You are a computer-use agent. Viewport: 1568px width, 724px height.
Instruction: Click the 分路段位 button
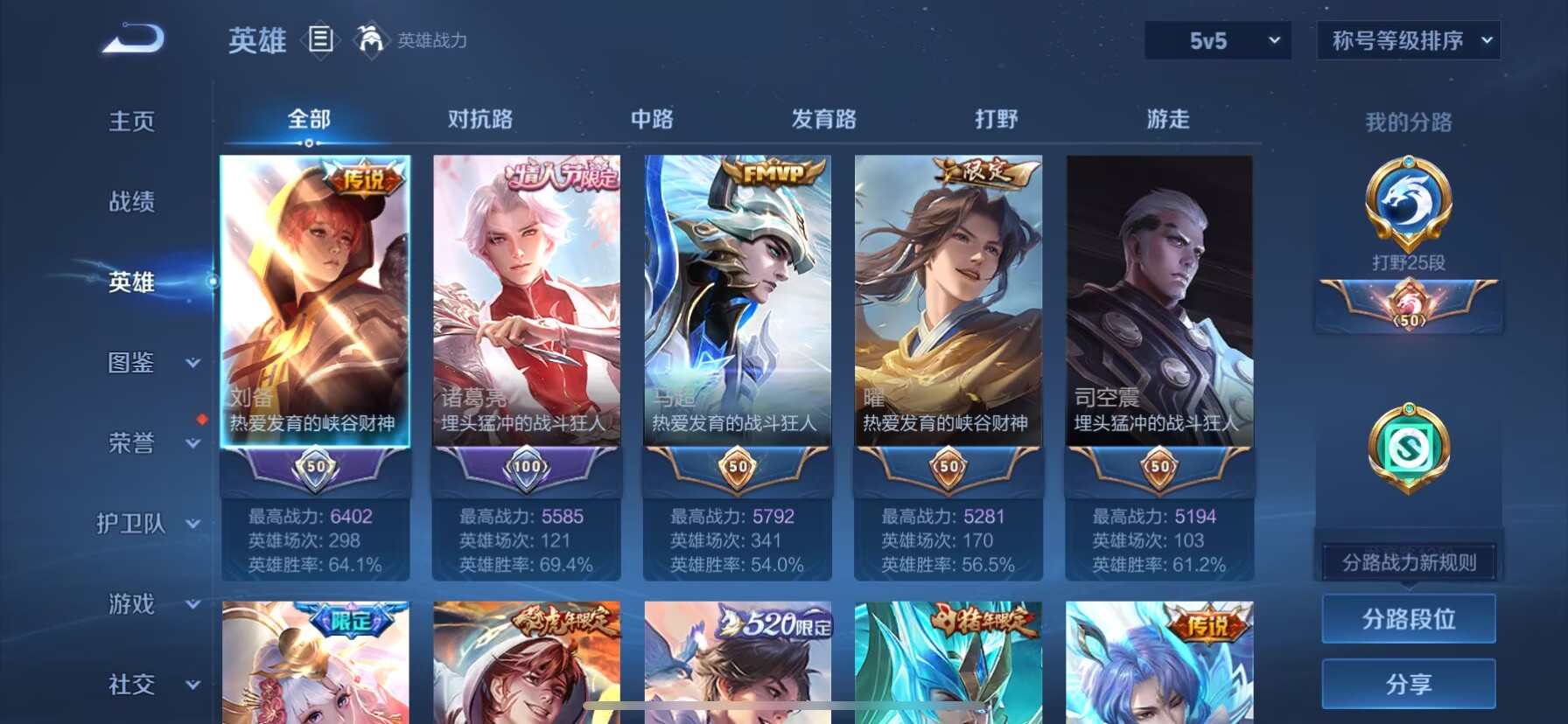coord(1409,618)
